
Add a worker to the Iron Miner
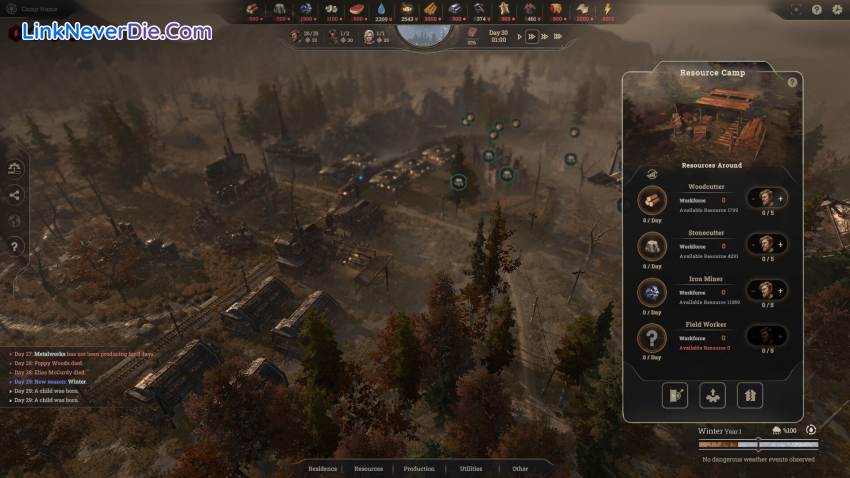click(781, 290)
